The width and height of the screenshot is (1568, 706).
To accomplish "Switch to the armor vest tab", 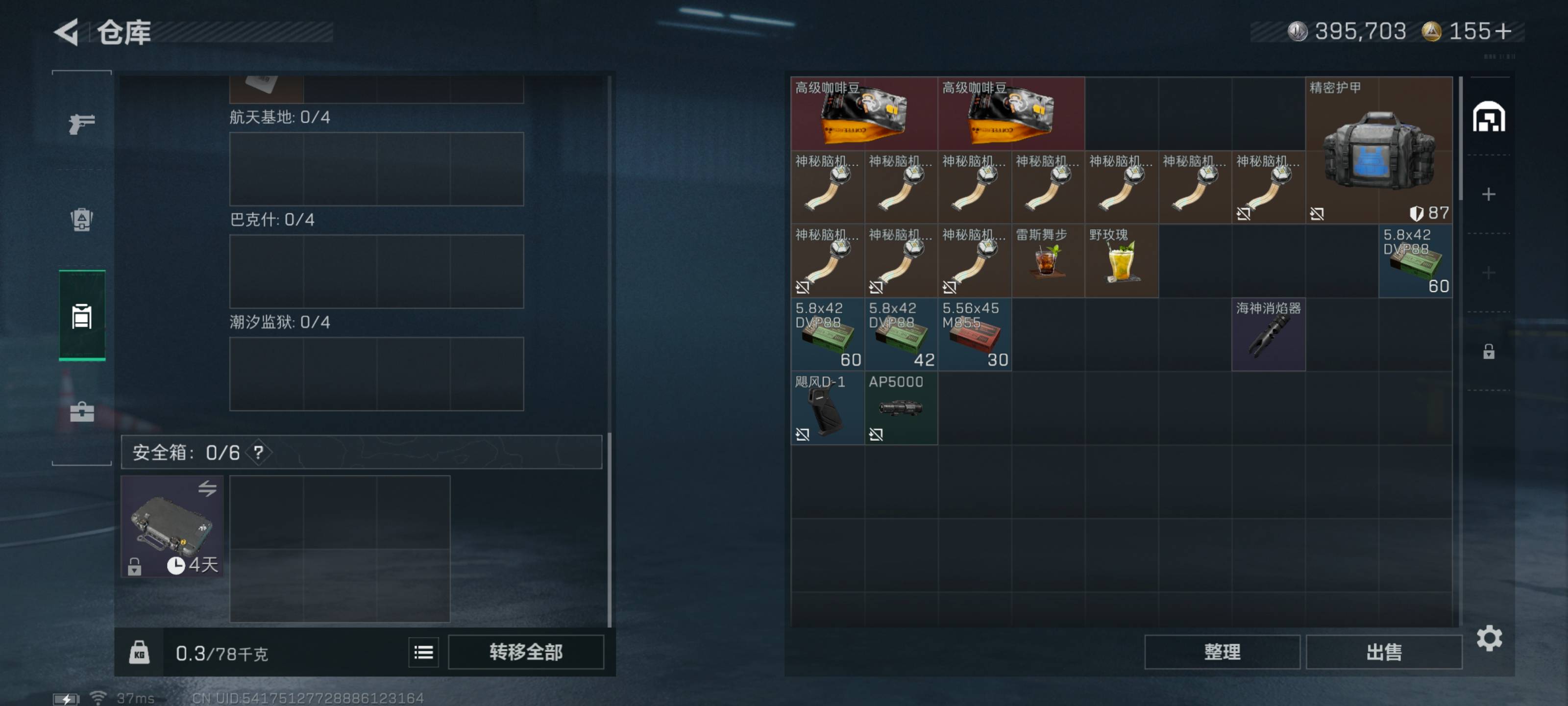I will coord(81,219).
